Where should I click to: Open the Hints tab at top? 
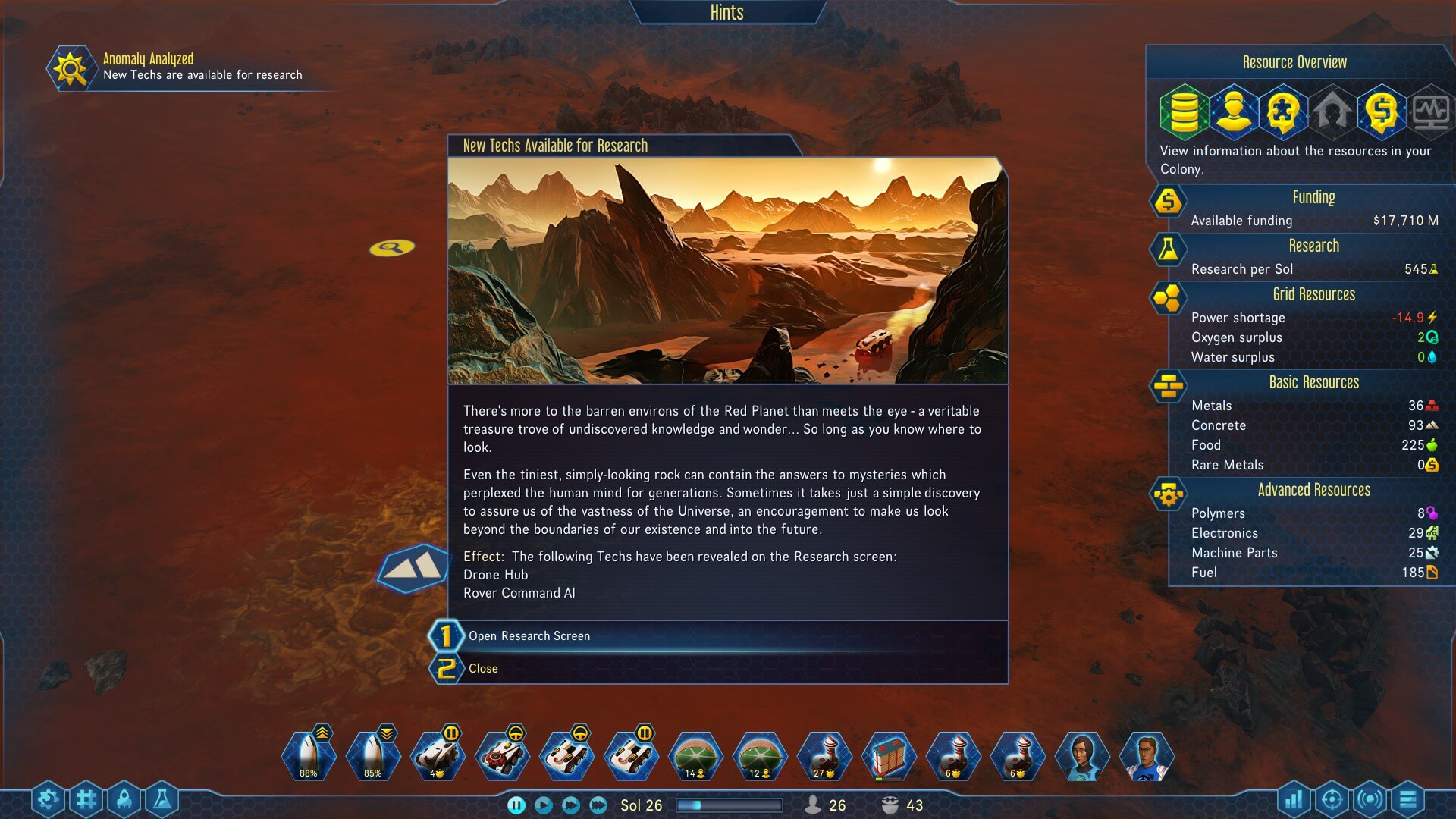[x=726, y=13]
